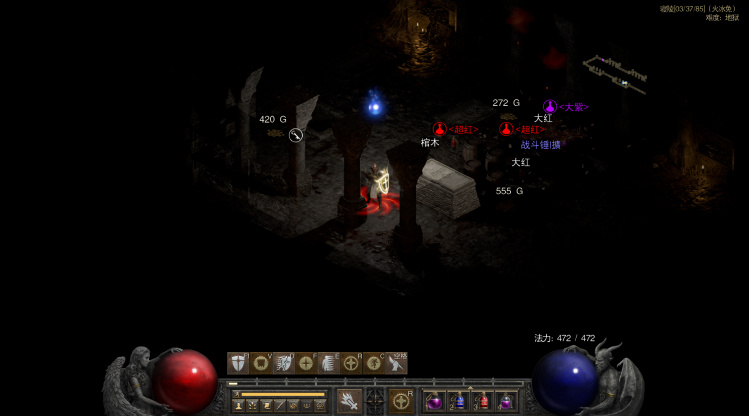Image resolution: width=749 pixels, height=416 pixels.
Task: Use the blue mana potion in the belt
Action: [x=459, y=401]
